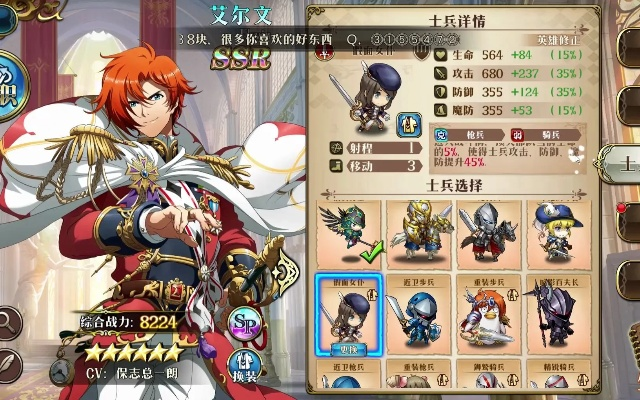Open the SP purple orb button
The height and width of the screenshot is (400, 640).
pos(243,322)
